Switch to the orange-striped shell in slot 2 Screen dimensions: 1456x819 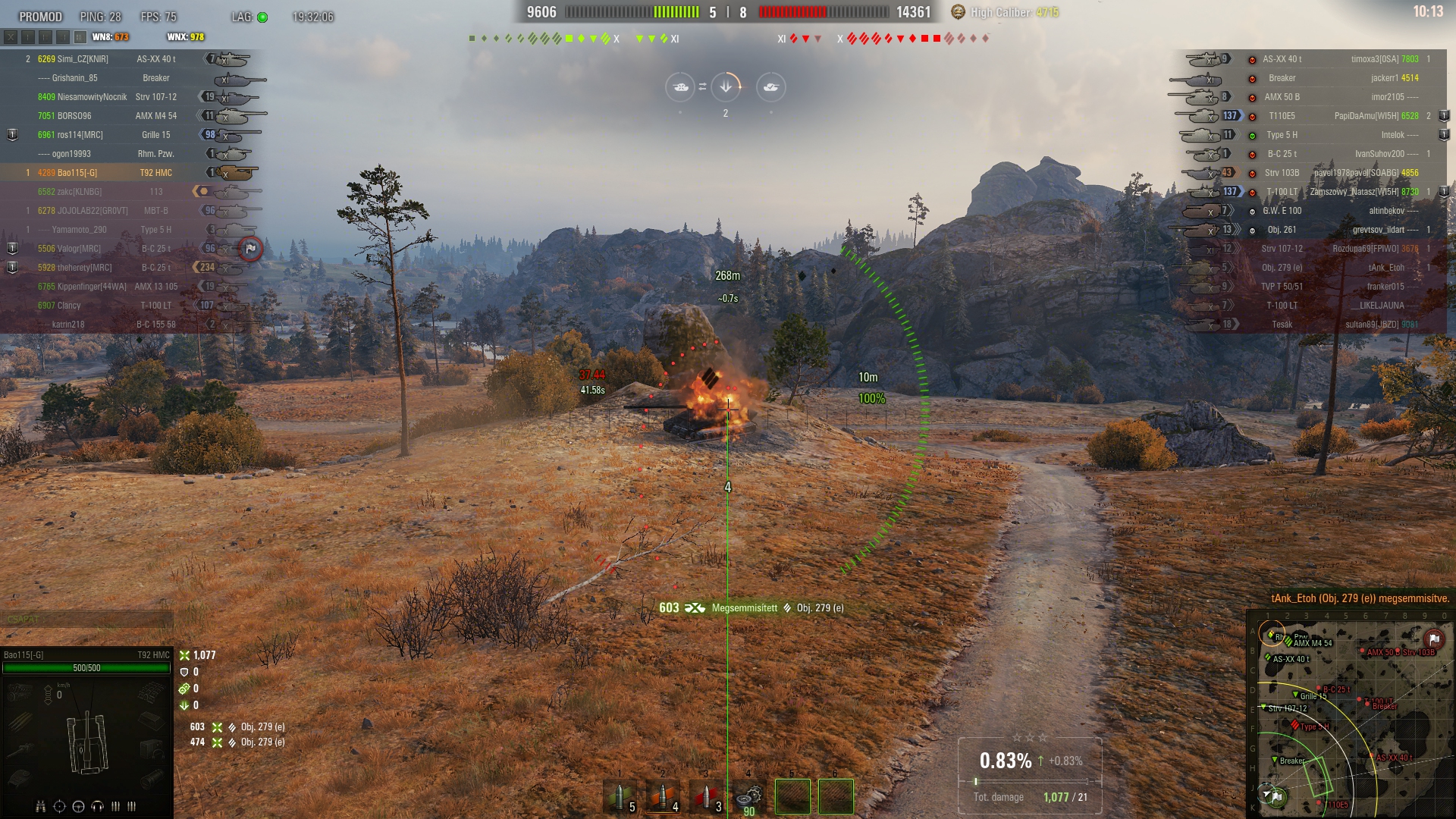tap(663, 796)
